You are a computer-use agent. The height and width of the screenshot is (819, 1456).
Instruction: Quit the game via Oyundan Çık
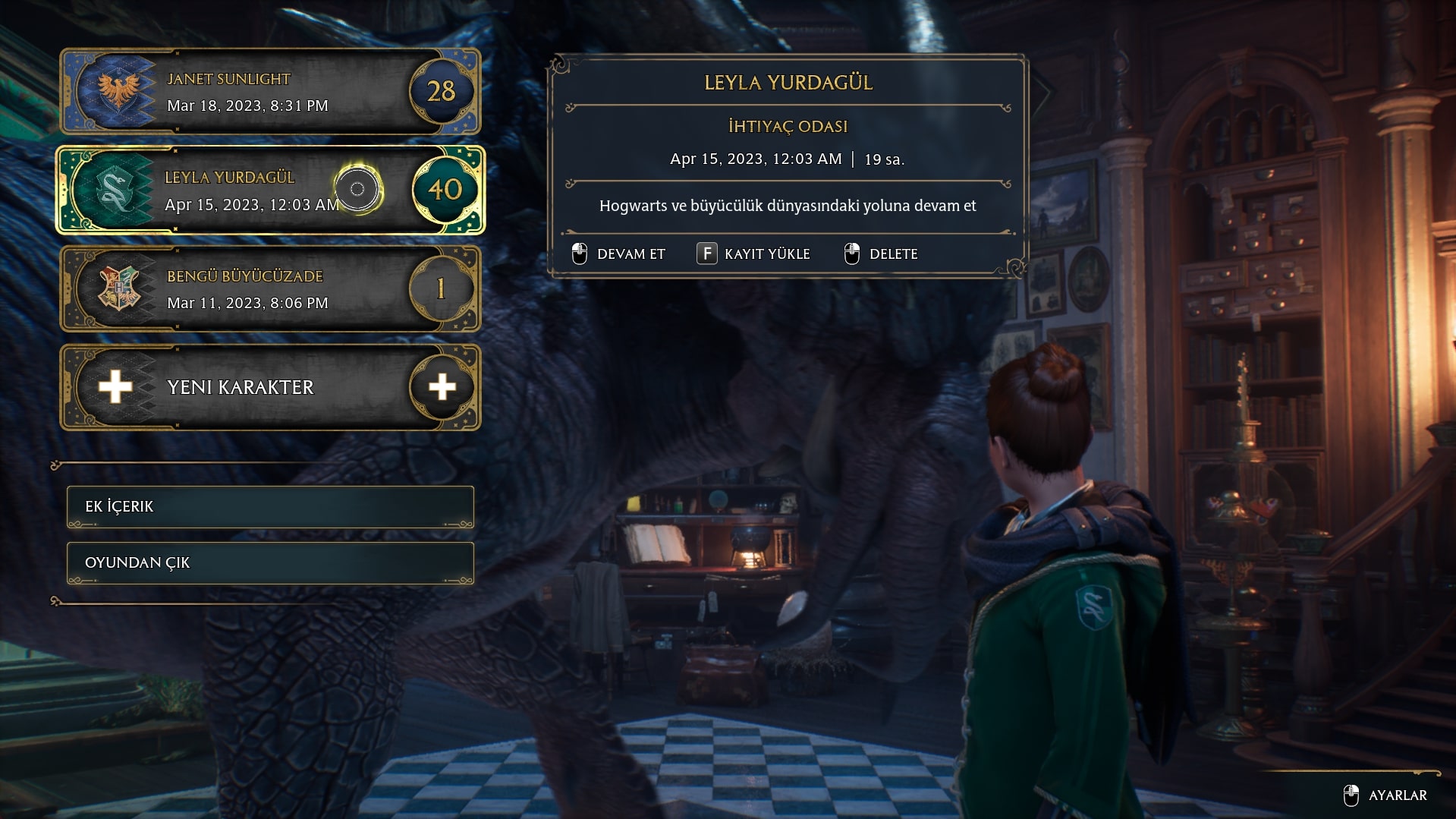(270, 563)
